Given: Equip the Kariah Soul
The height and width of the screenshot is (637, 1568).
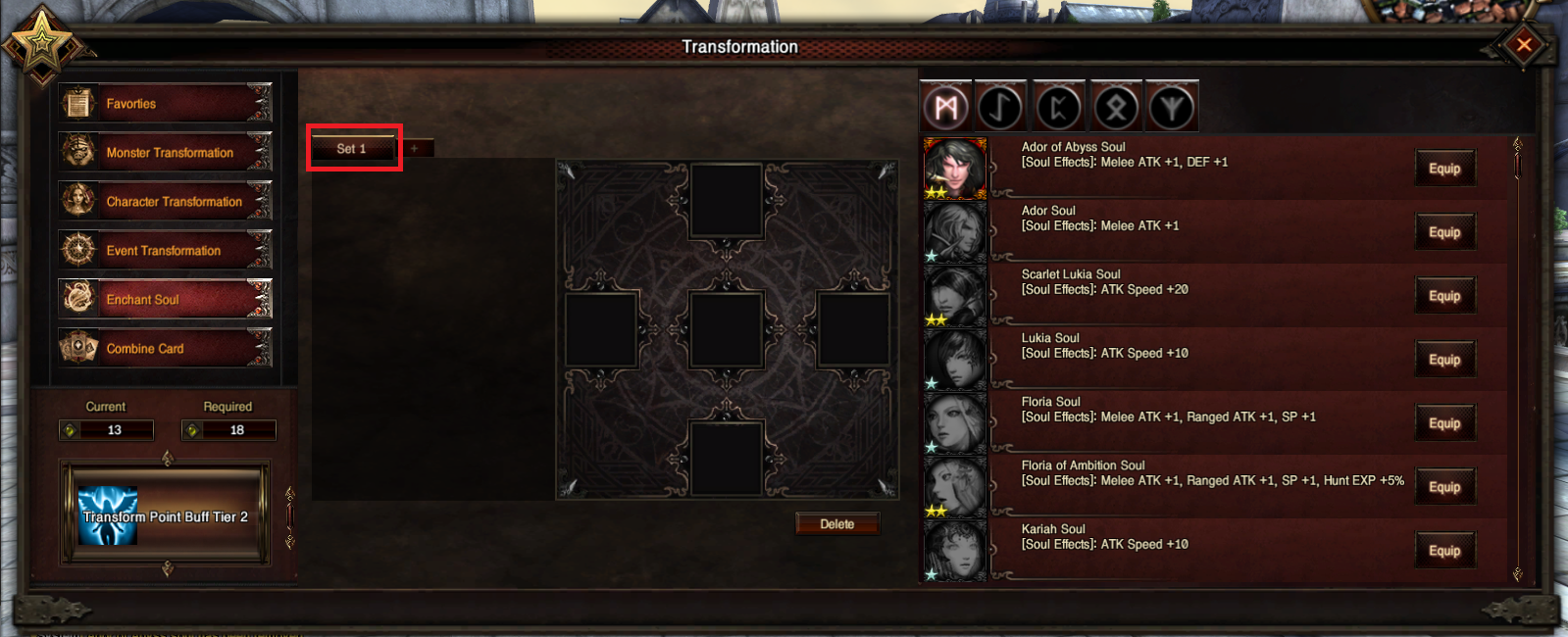Looking at the screenshot, I should (x=1443, y=551).
